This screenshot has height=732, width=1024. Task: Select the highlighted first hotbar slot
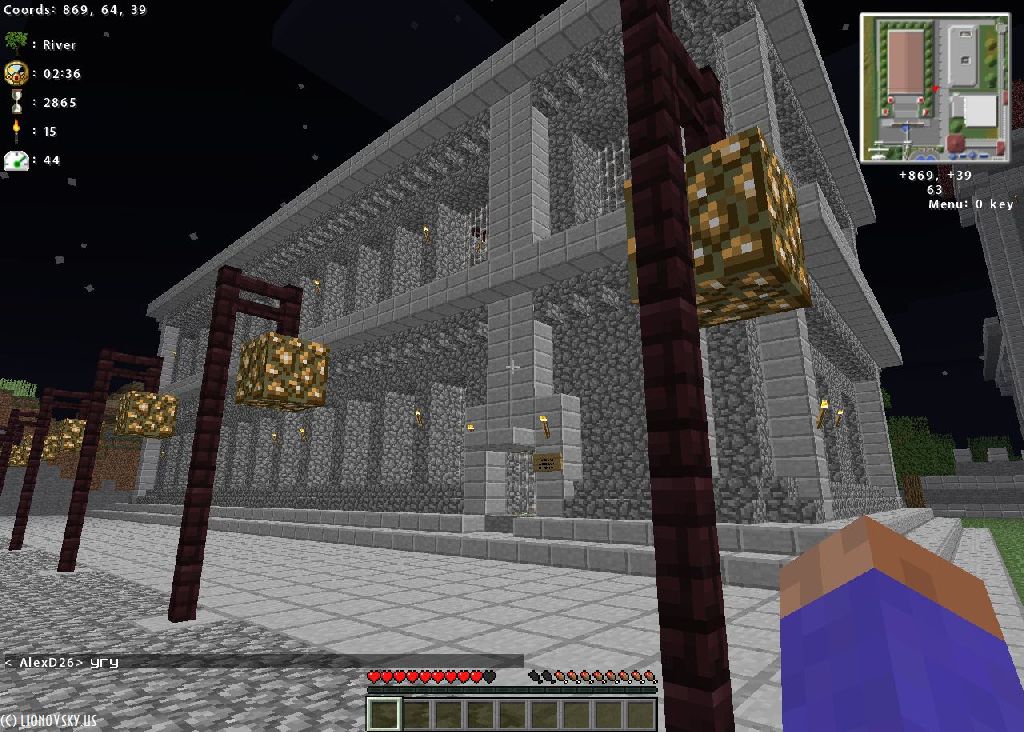click(384, 714)
